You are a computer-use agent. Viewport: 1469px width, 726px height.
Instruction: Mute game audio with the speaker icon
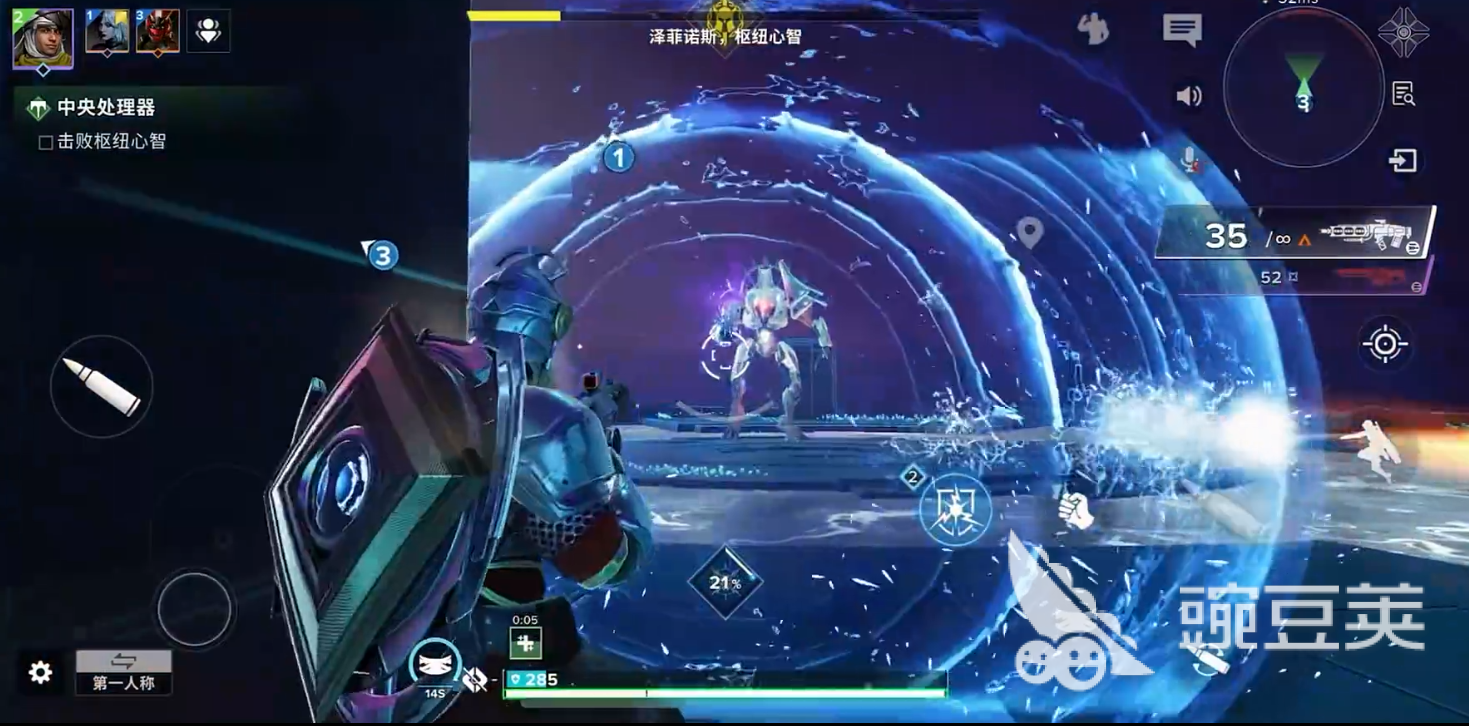point(1186,95)
